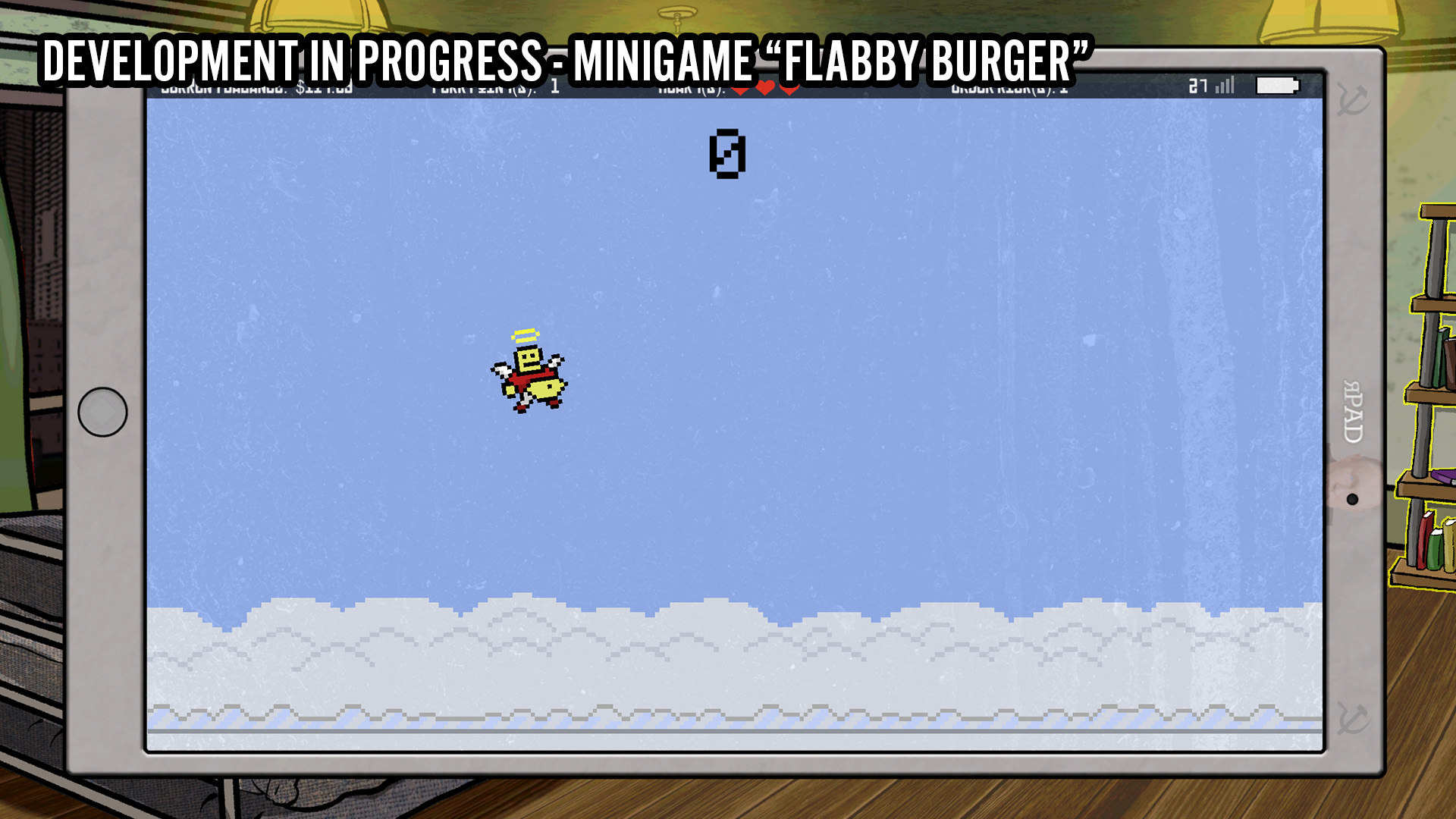Click the score counter showing 0
This screenshot has width=1456, height=819.
[x=728, y=154]
